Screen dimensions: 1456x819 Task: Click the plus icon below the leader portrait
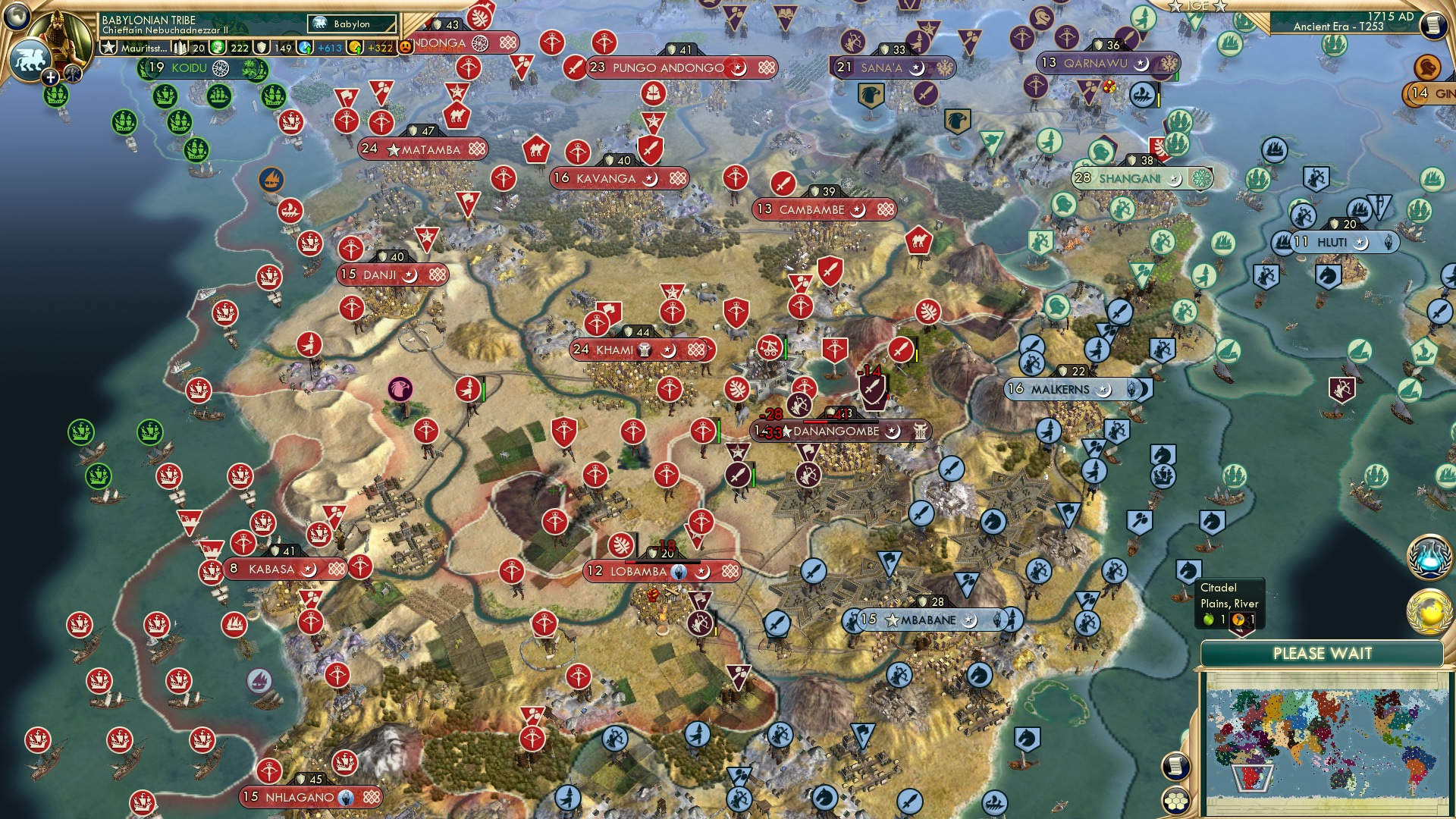50,77
